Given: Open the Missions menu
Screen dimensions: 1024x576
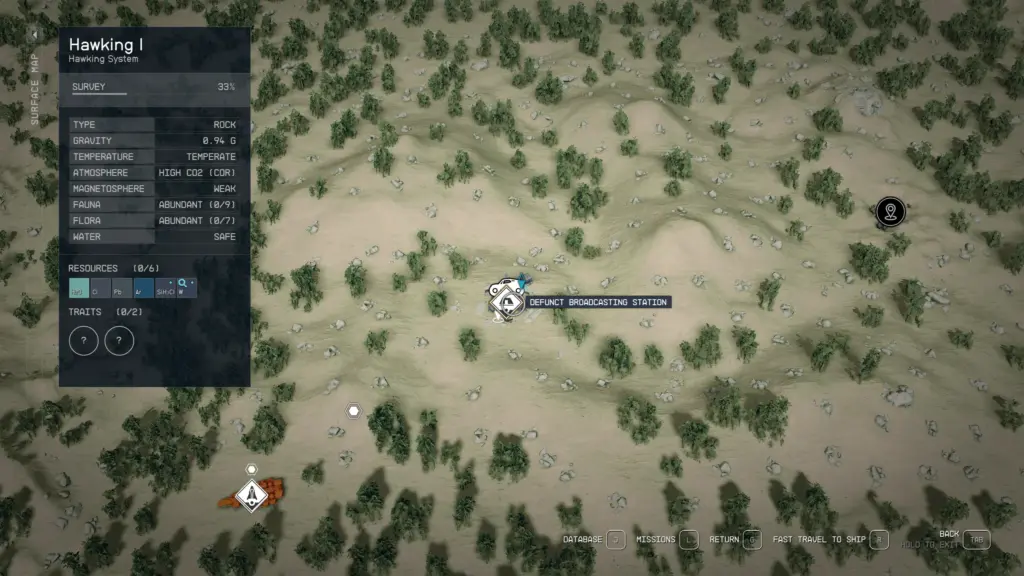Looking at the screenshot, I should [x=689, y=540].
